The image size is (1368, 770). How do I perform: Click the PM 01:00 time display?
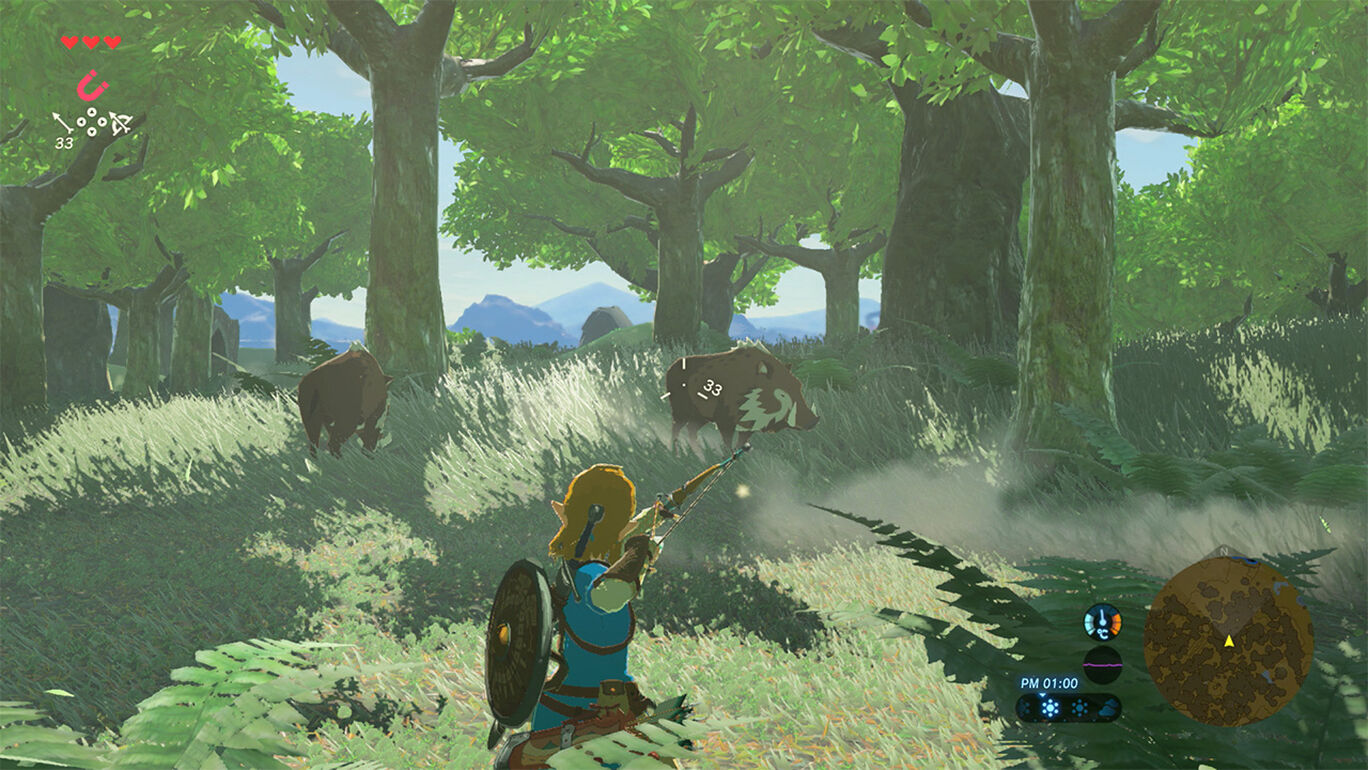click(1048, 683)
